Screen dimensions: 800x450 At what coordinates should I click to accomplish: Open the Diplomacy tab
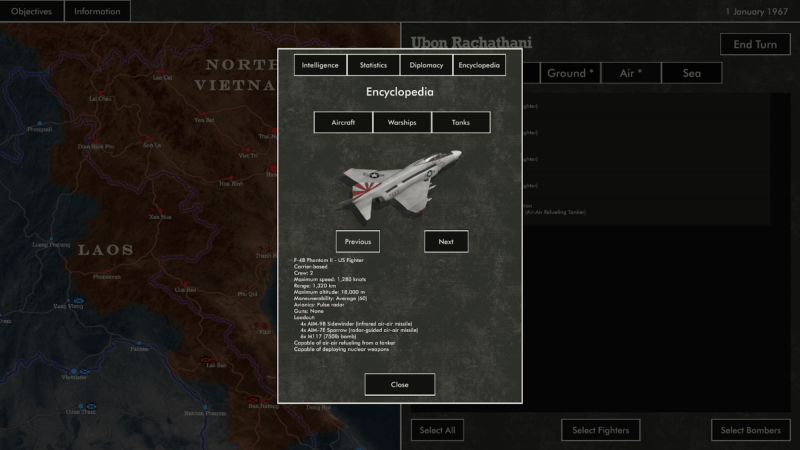426,65
